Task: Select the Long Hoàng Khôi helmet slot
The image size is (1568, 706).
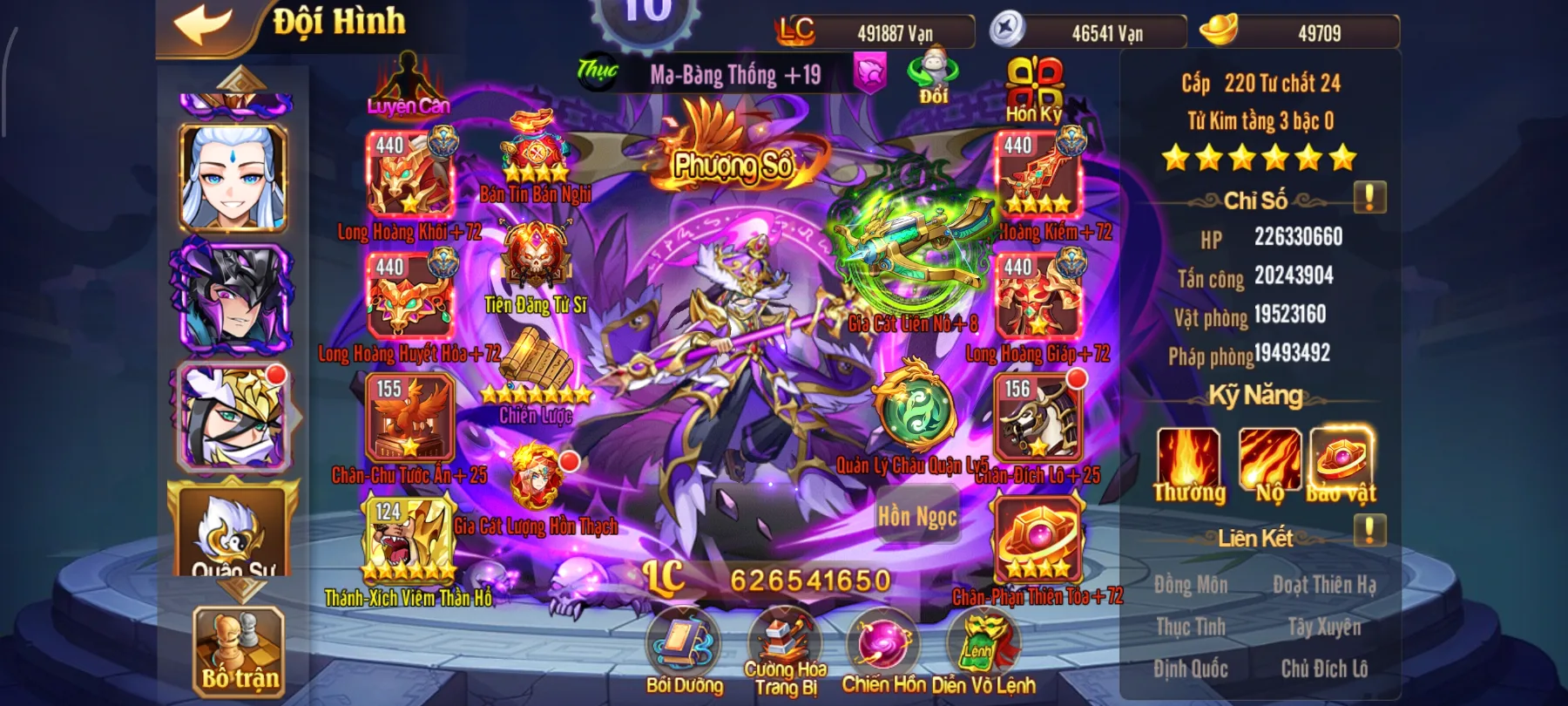Action: tap(410, 174)
